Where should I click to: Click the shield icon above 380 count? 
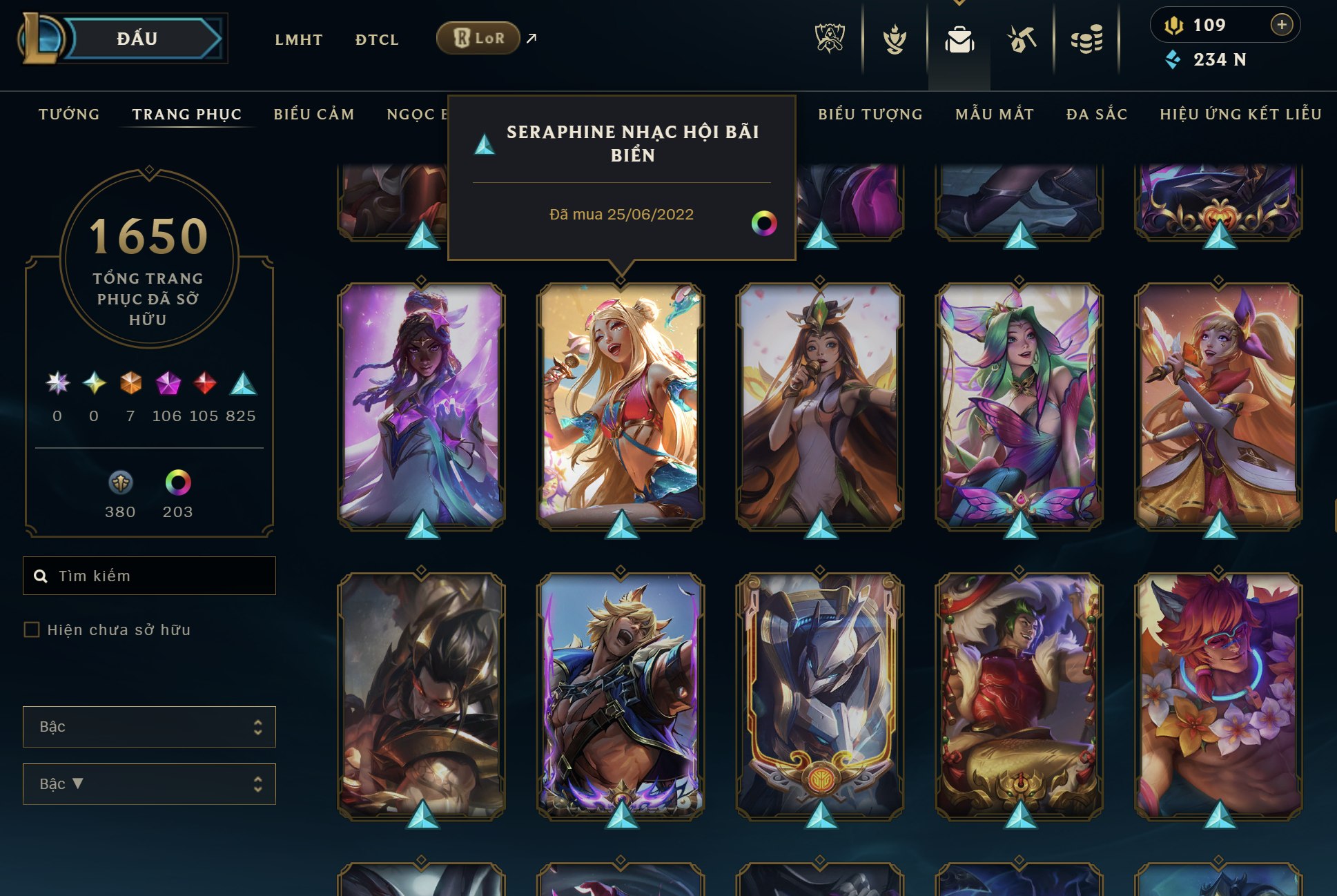coord(120,483)
